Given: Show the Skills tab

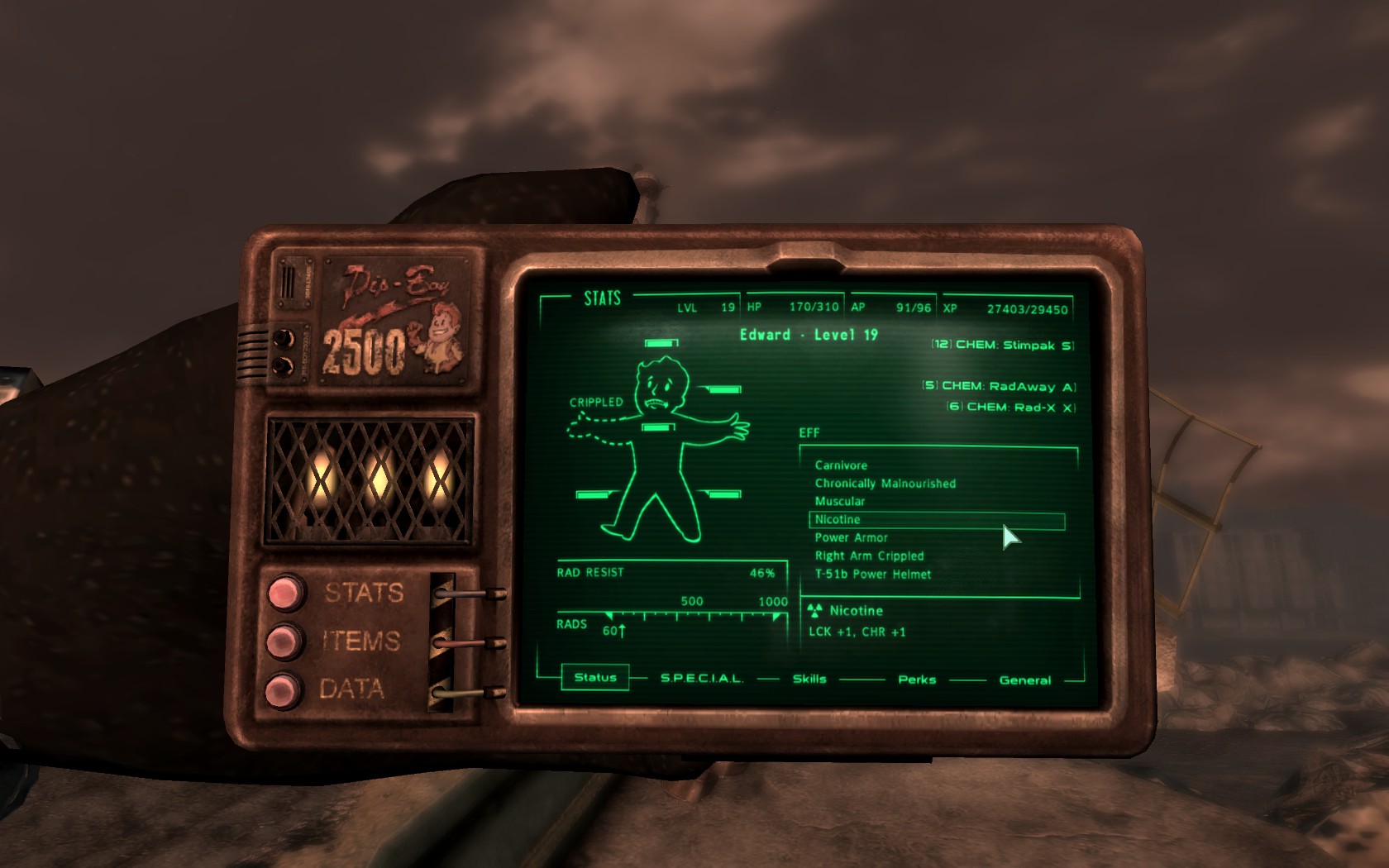Looking at the screenshot, I should (x=809, y=679).
